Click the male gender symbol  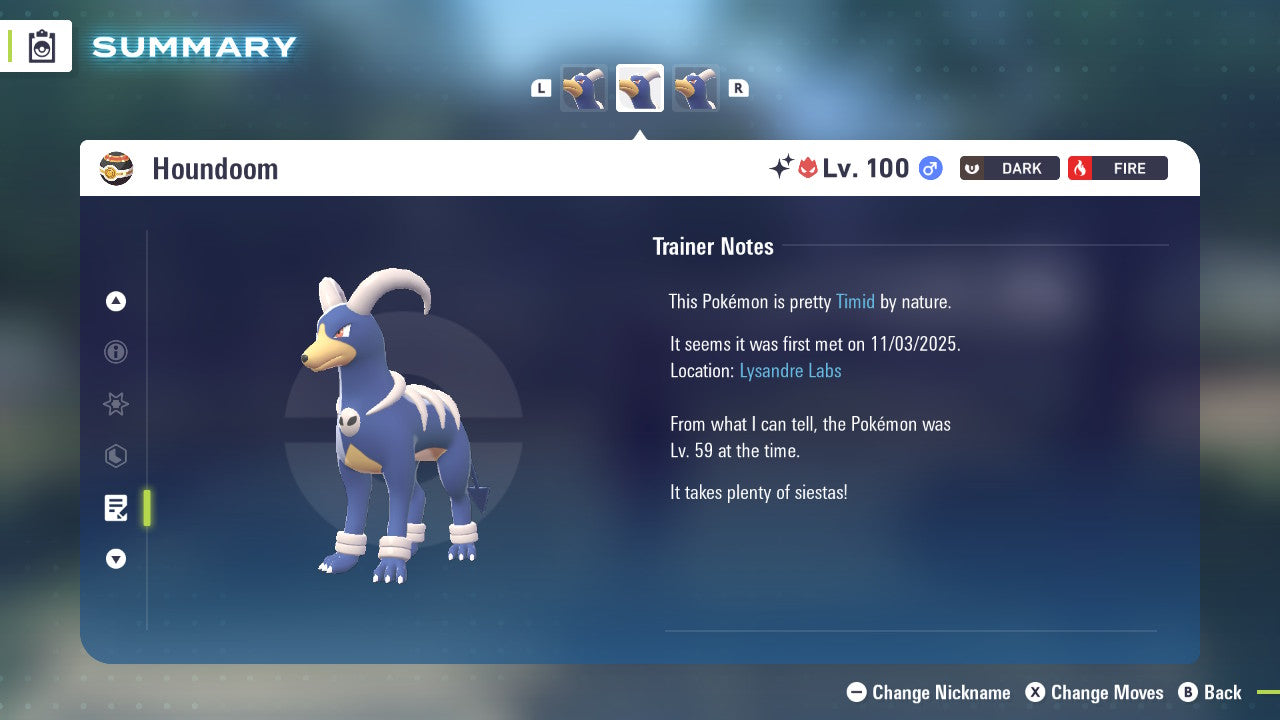click(930, 168)
